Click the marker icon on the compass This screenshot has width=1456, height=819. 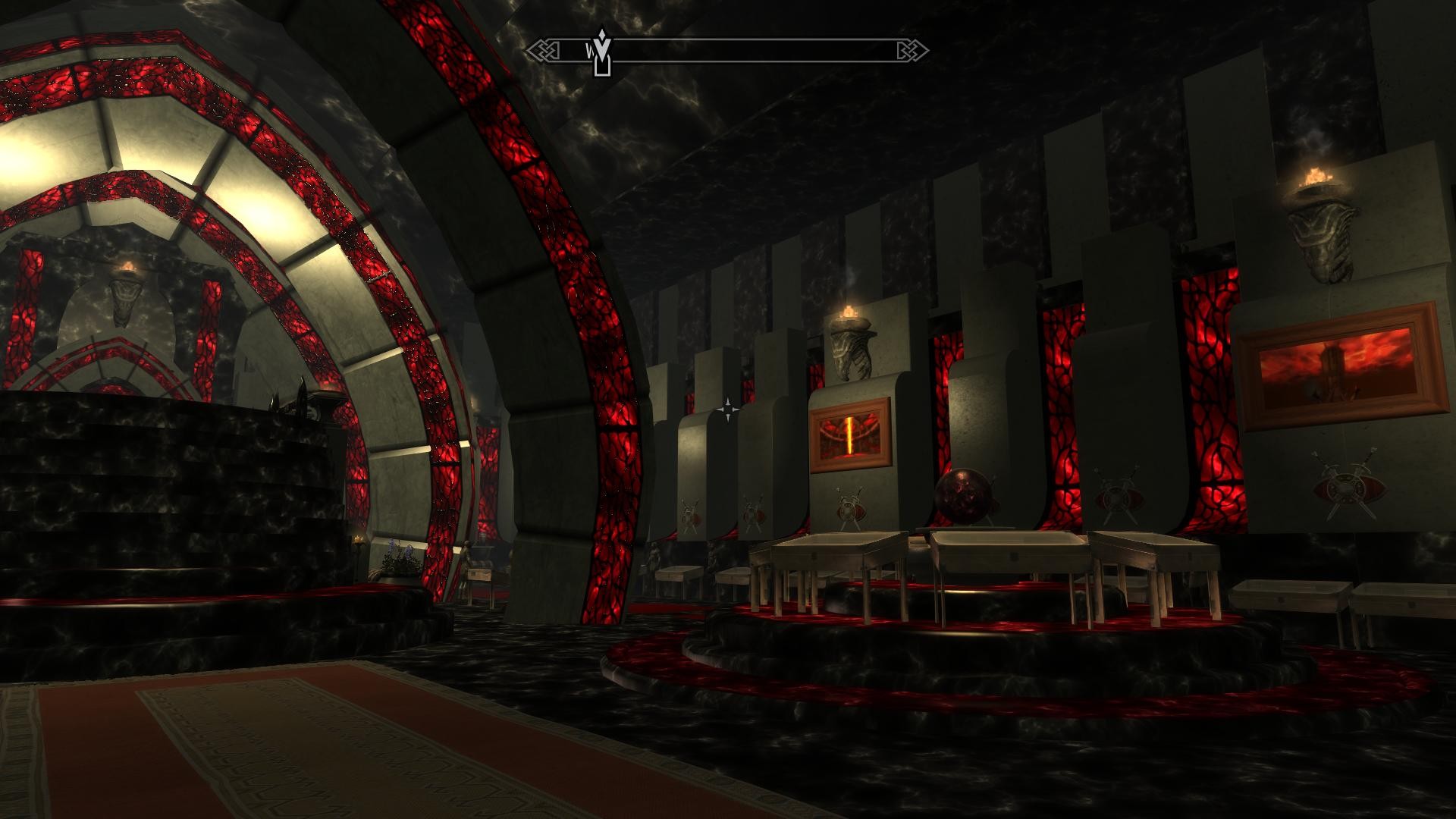coord(602,52)
